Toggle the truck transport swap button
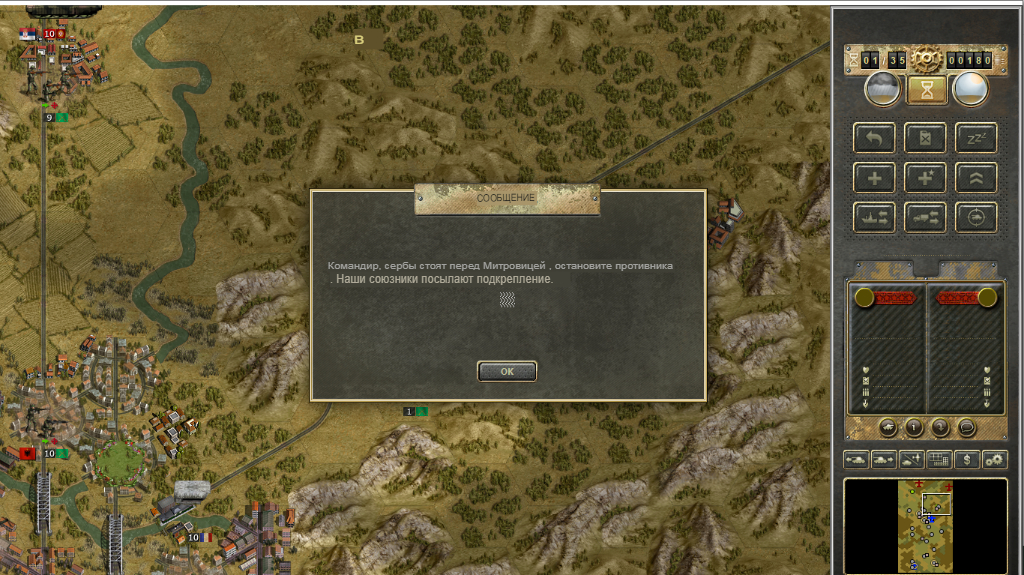 point(926,216)
